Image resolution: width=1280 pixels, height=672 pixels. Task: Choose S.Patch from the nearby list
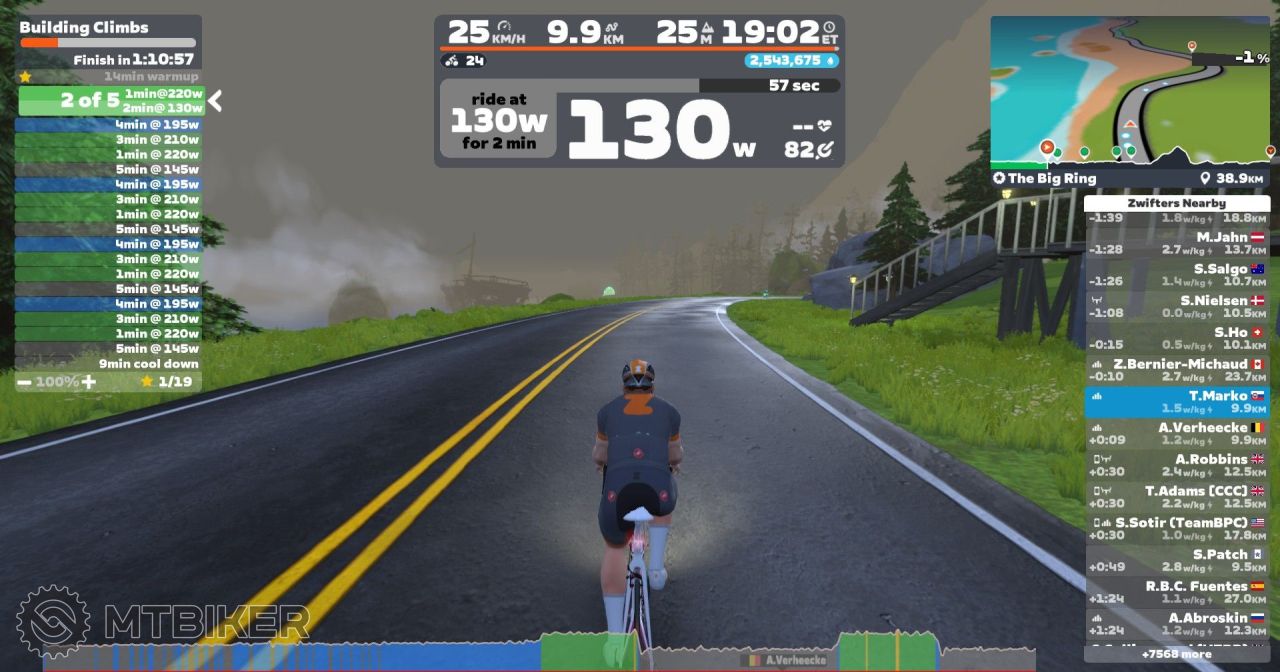coord(1177,560)
